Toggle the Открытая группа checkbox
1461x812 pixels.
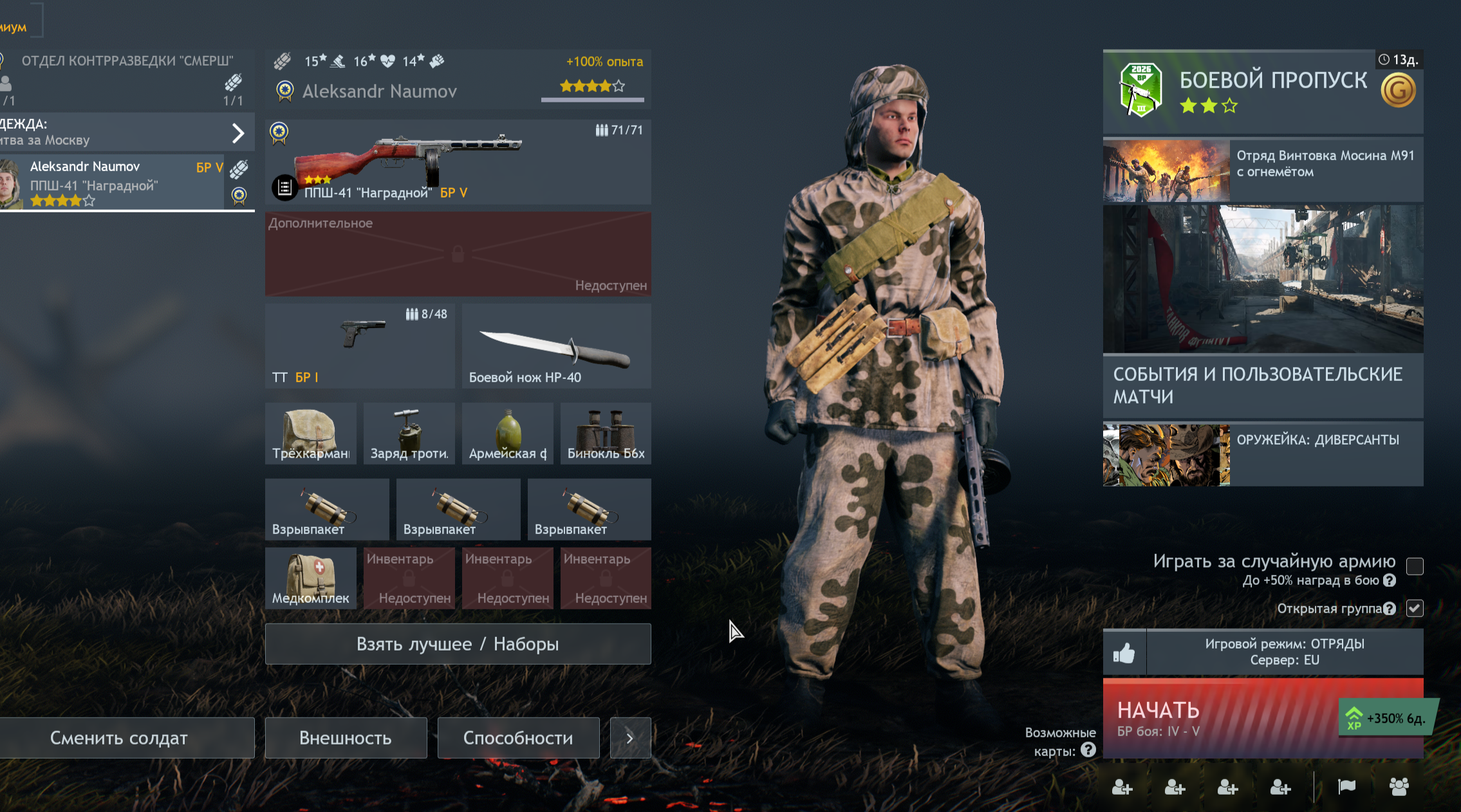pyautogui.click(x=1415, y=608)
